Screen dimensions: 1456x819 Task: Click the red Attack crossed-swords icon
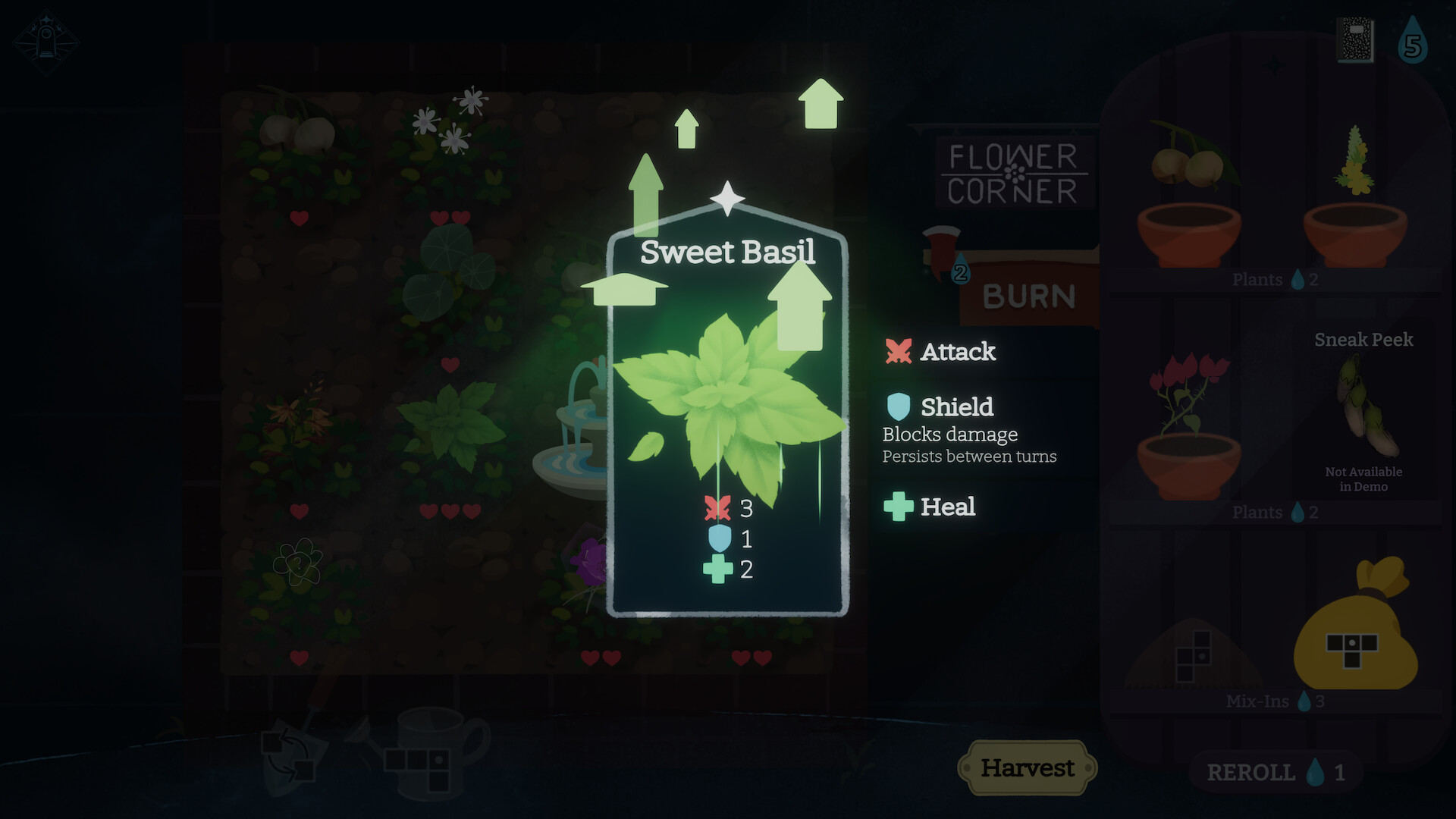(x=899, y=351)
